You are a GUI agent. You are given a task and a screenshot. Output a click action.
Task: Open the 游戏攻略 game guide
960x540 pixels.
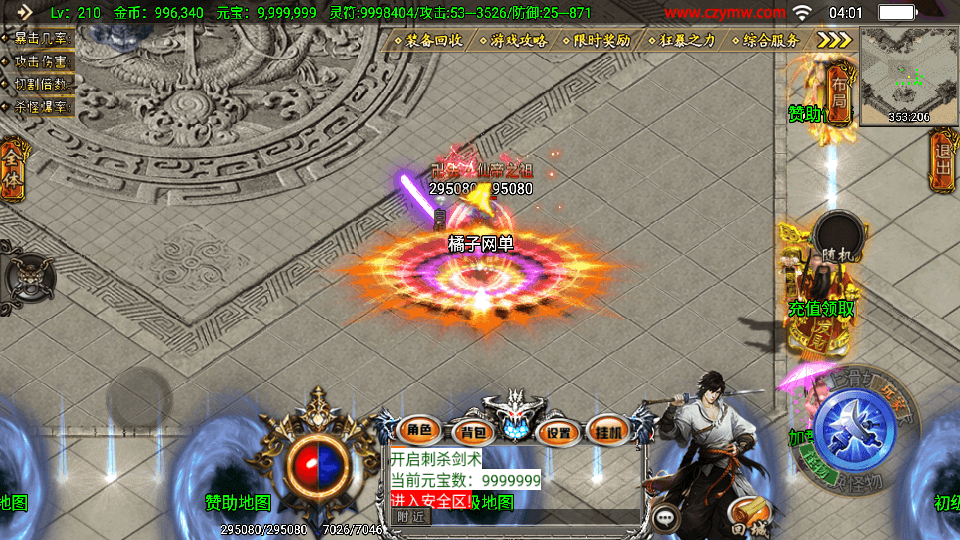(x=517, y=41)
